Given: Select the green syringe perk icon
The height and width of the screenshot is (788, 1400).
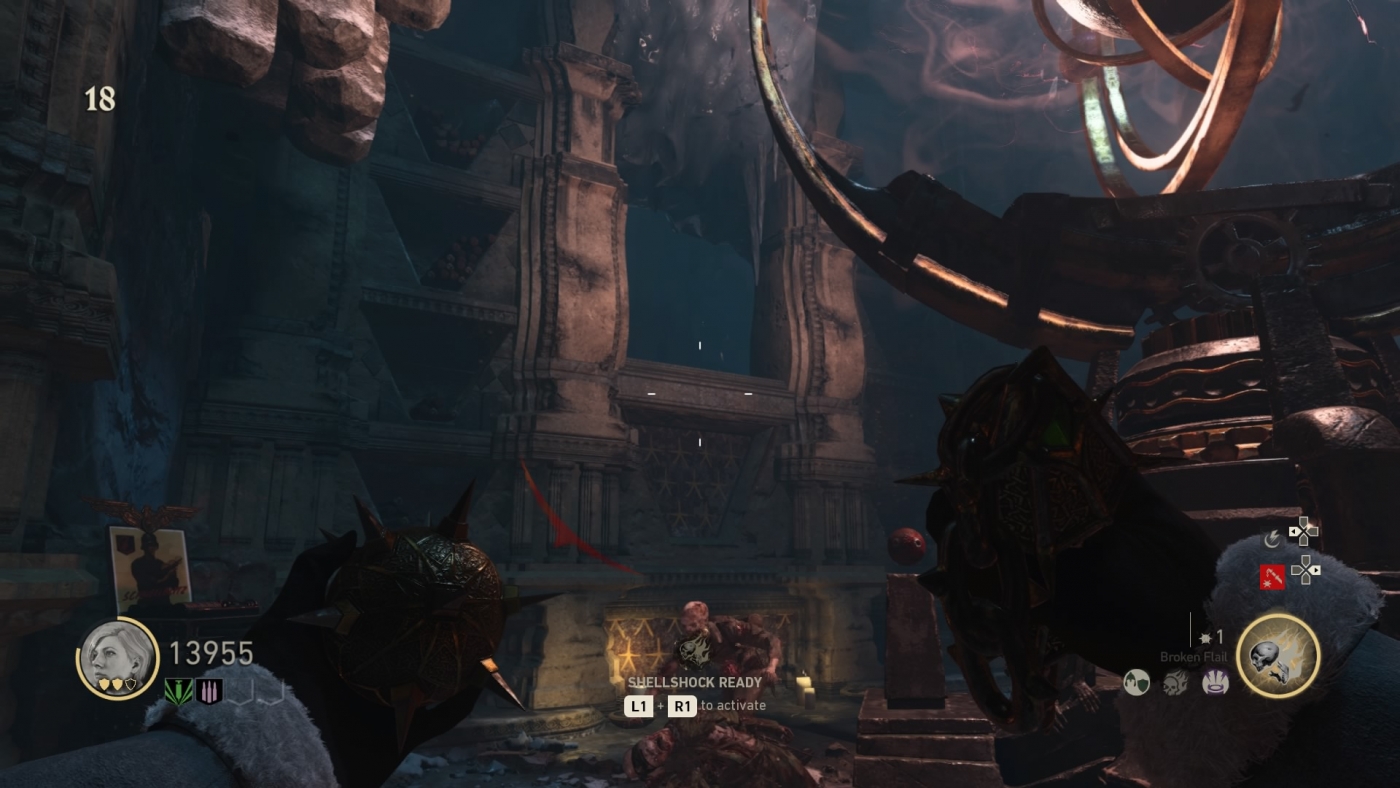Looking at the screenshot, I should (179, 691).
